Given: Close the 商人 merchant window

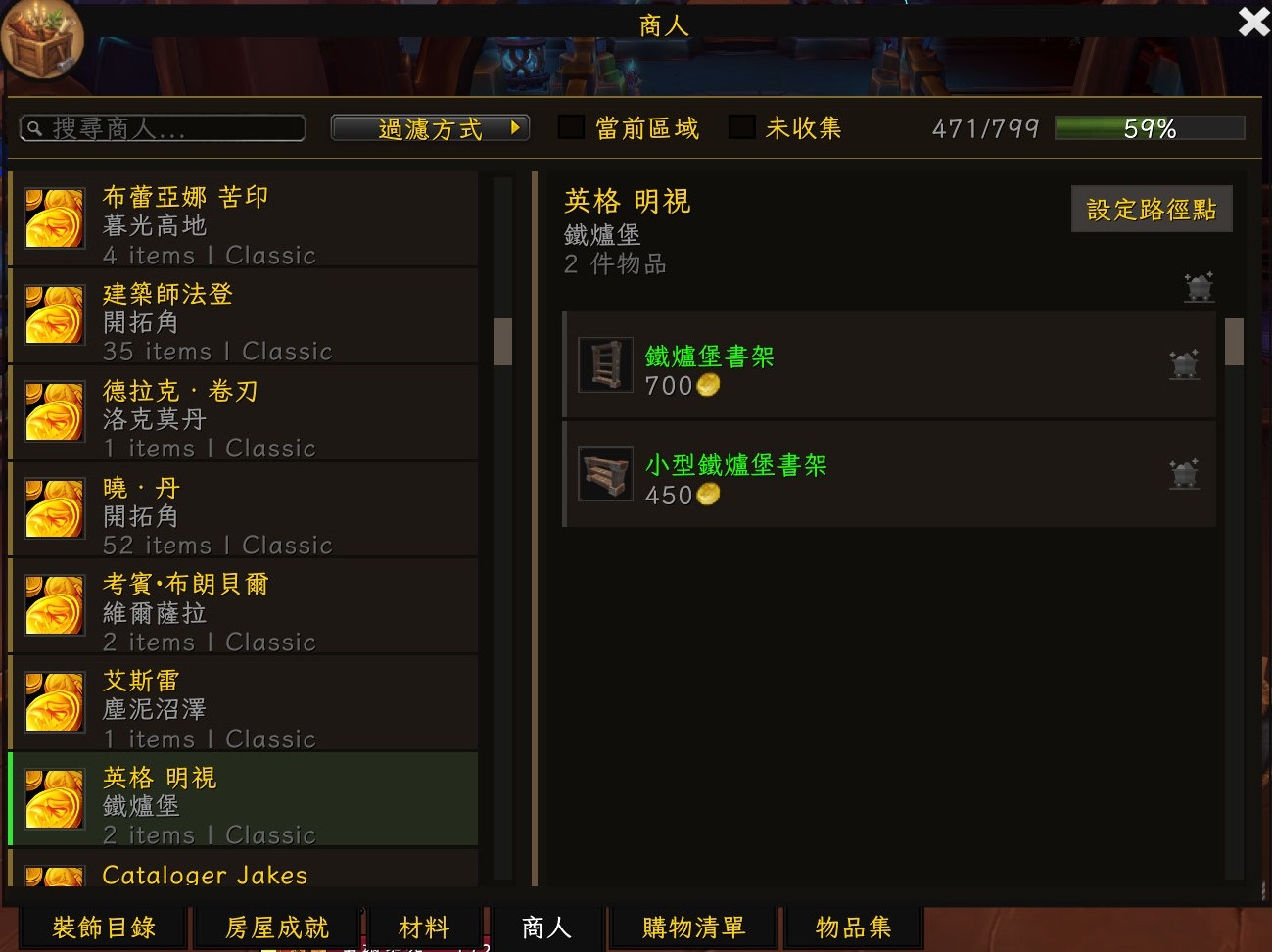Looking at the screenshot, I should 1253,22.
